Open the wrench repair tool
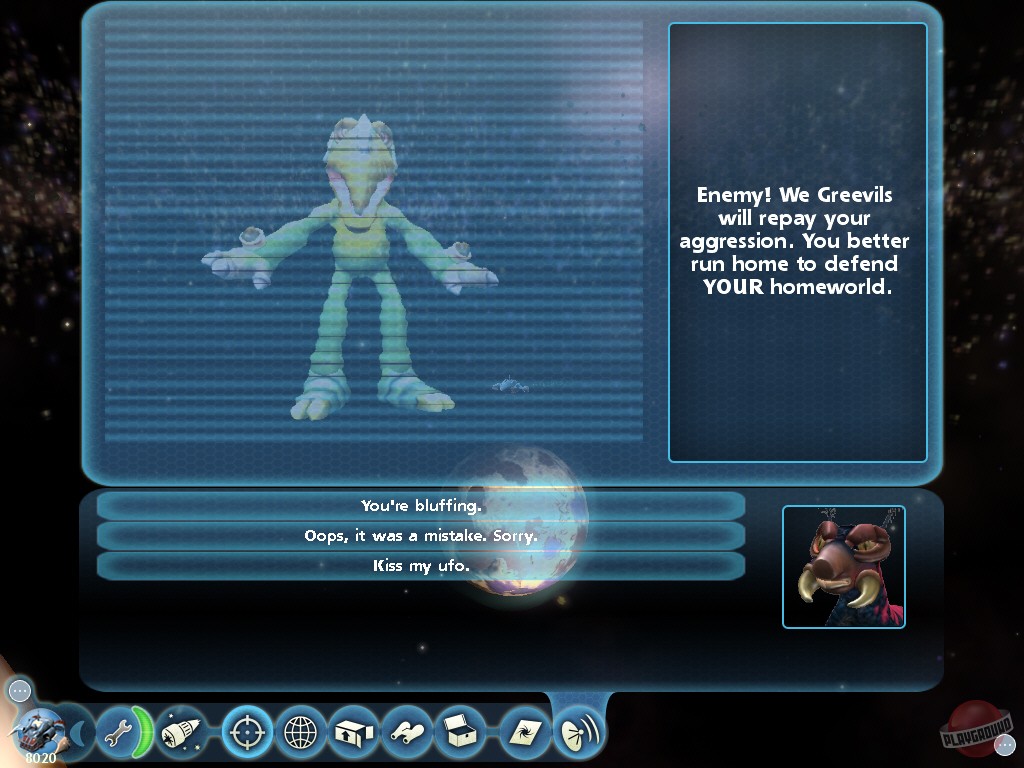The height and width of the screenshot is (768, 1024). [x=115, y=734]
